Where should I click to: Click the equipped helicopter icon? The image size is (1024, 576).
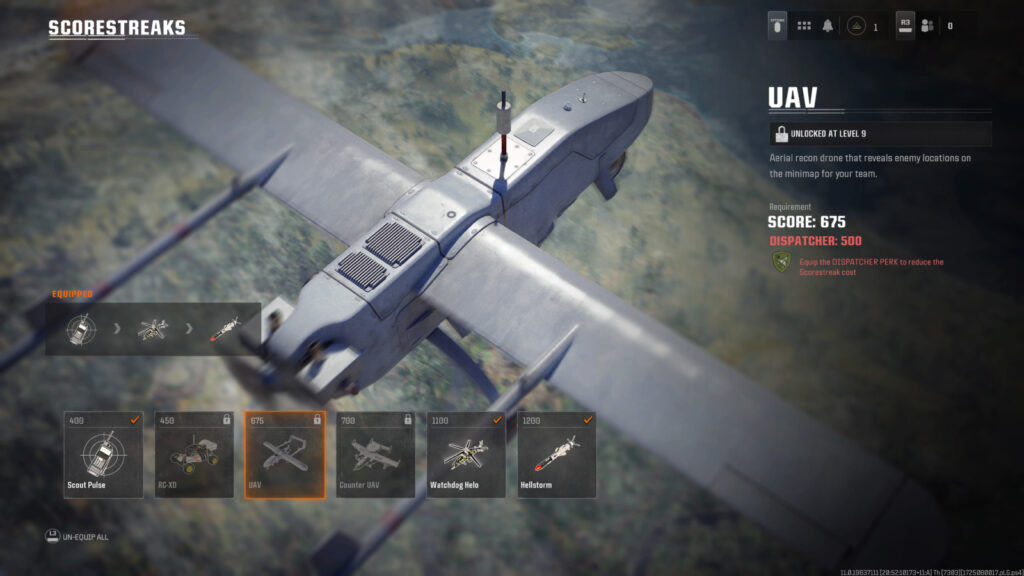(x=155, y=329)
